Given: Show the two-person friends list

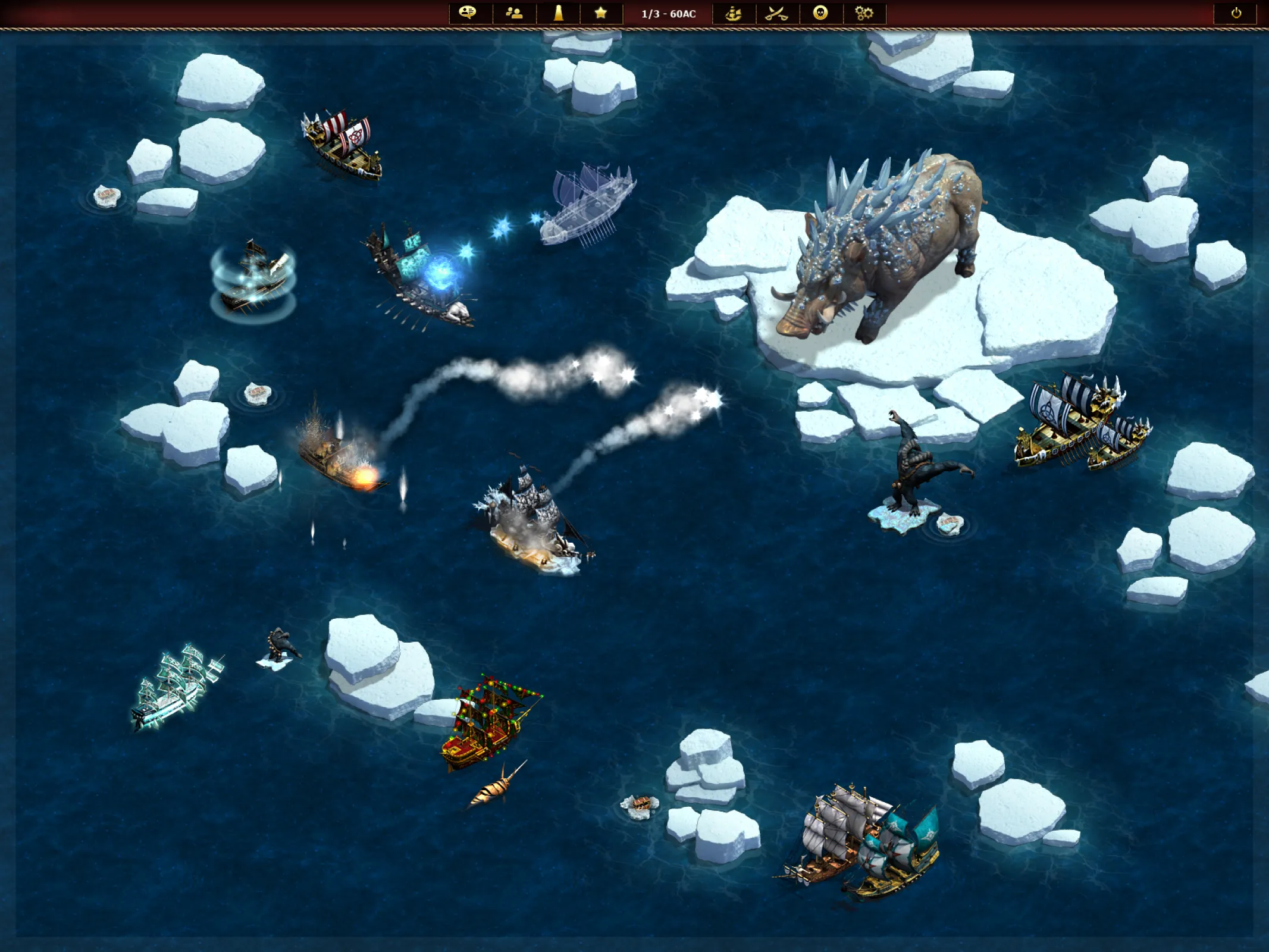Looking at the screenshot, I should 513,13.
